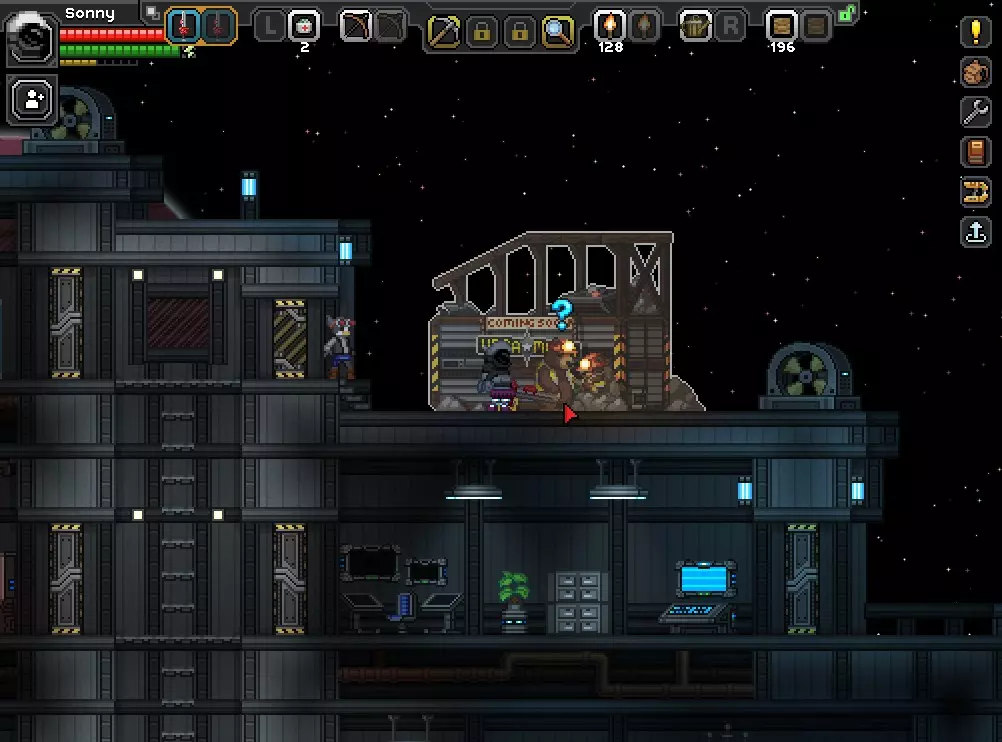
Task: Open the backpack inventory
Action: (x=975, y=72)
